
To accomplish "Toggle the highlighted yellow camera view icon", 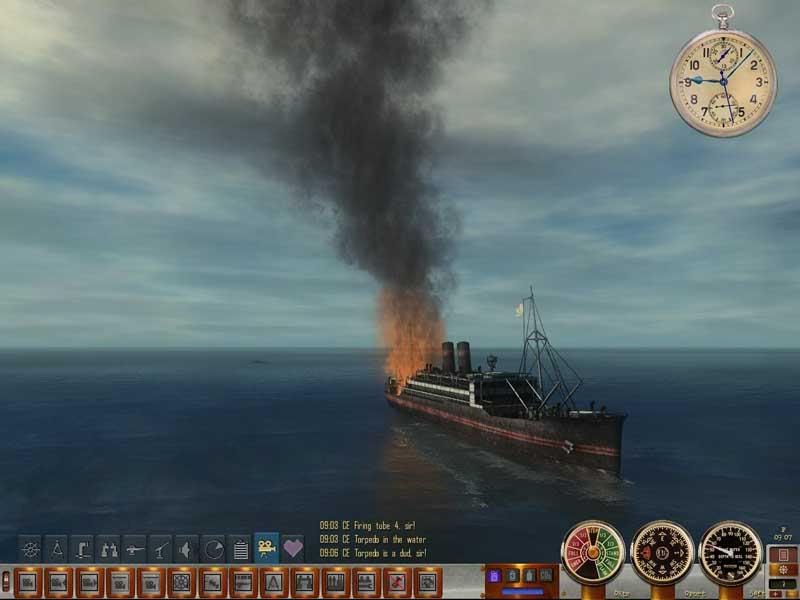I will coord(266,547).
